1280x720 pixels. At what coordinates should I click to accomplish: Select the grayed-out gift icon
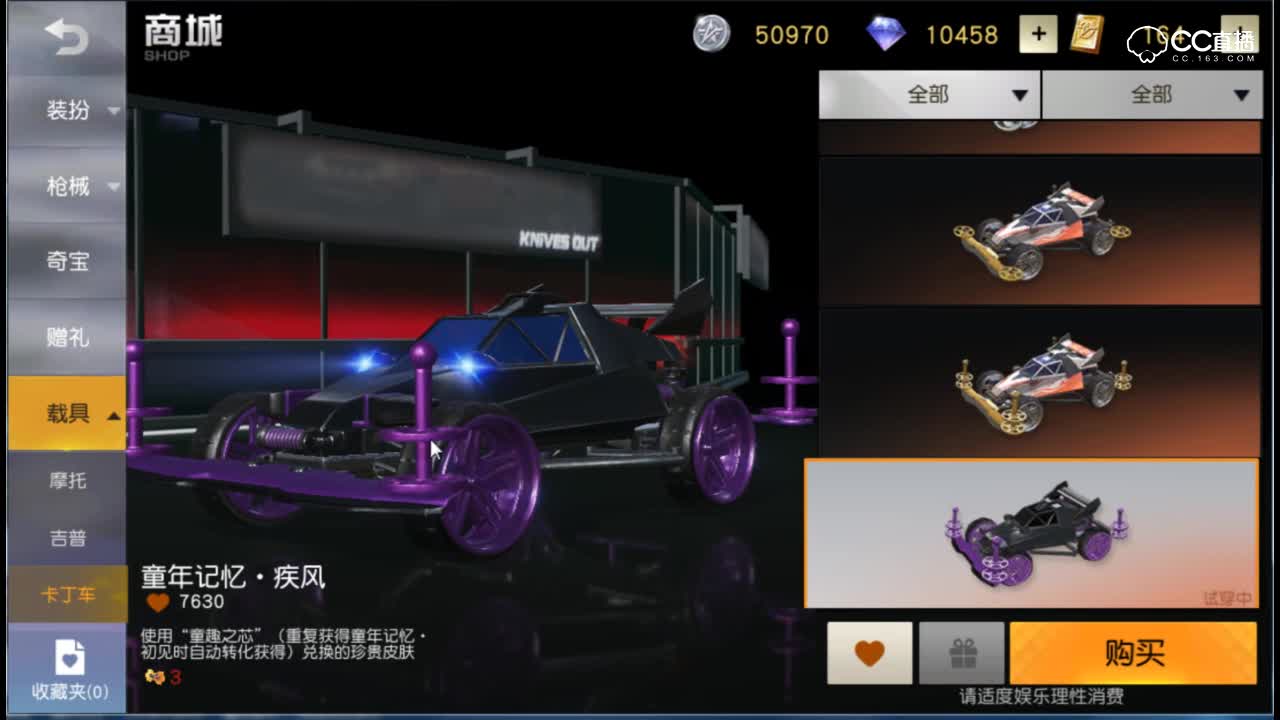(x=961, y=651)
